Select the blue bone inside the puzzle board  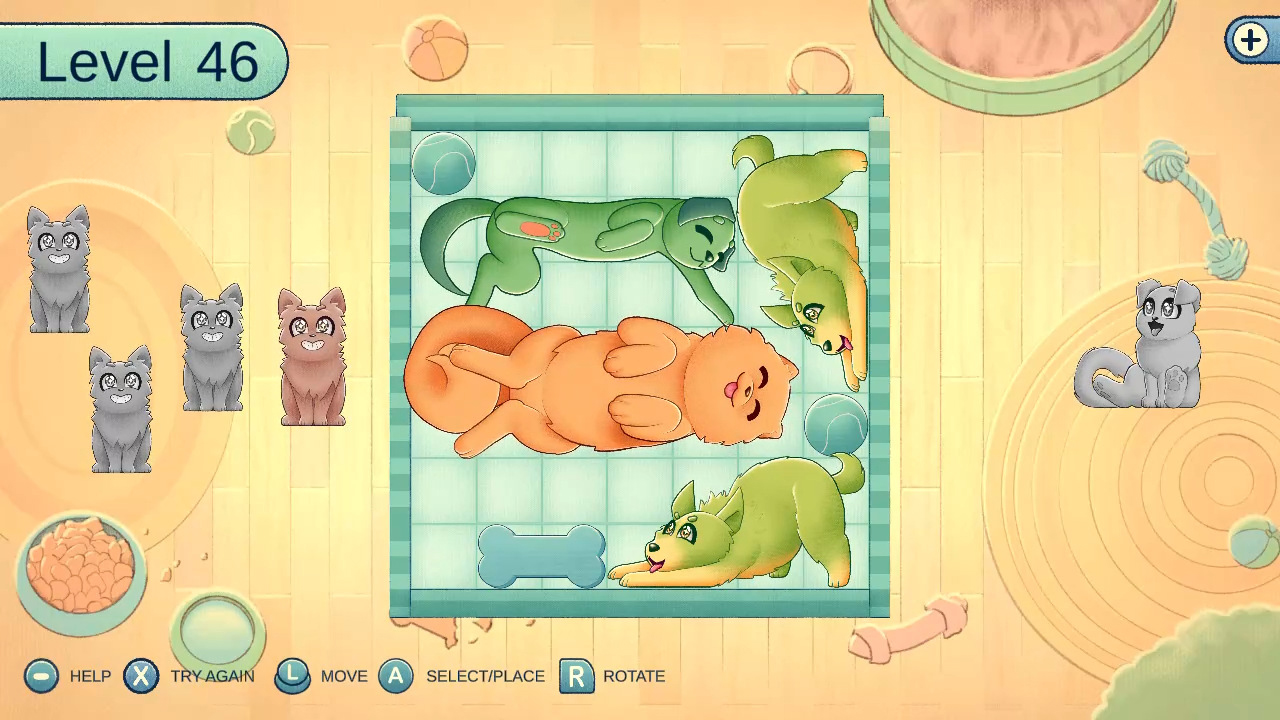point(540,556)
